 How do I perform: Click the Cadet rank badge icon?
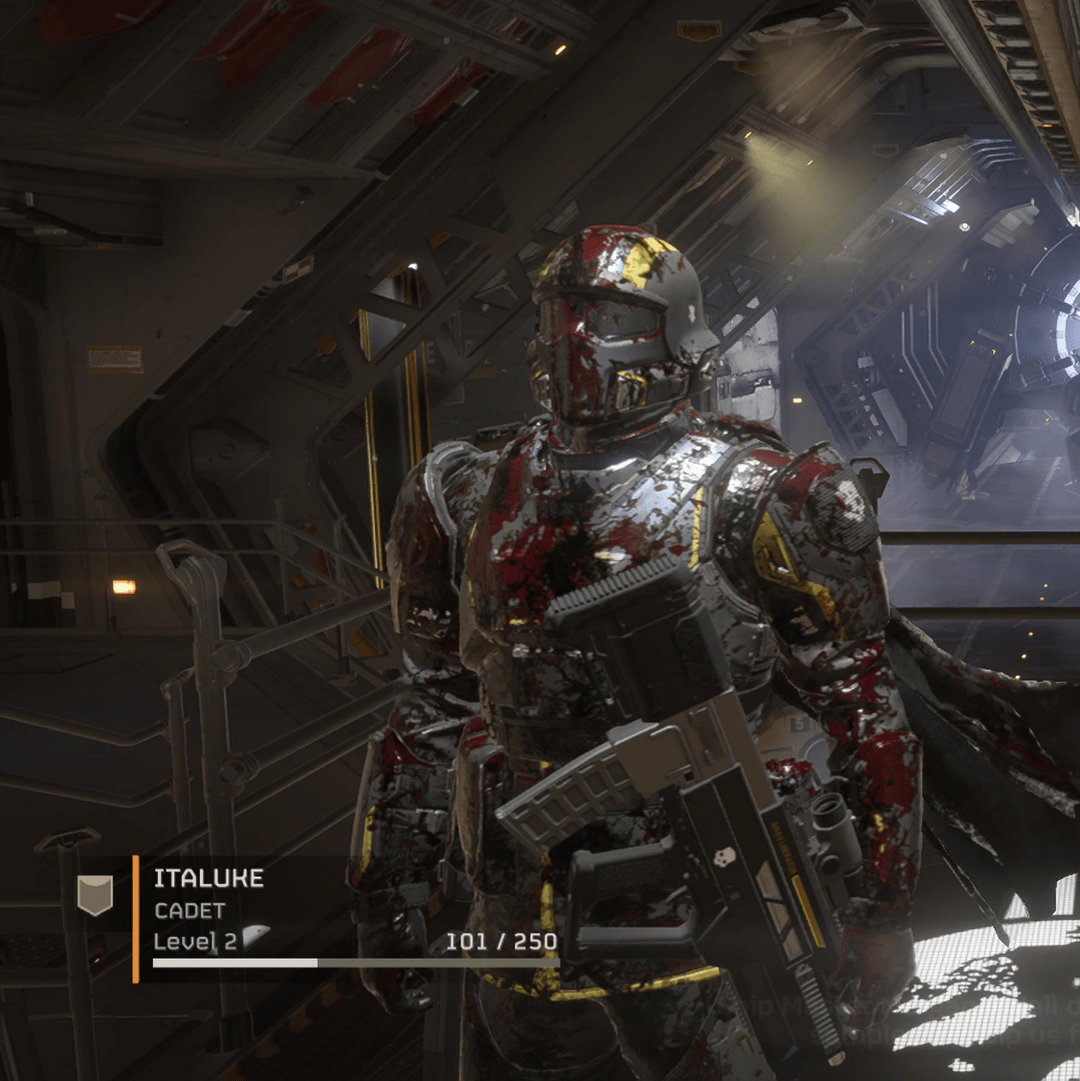(x=96, y=894)
